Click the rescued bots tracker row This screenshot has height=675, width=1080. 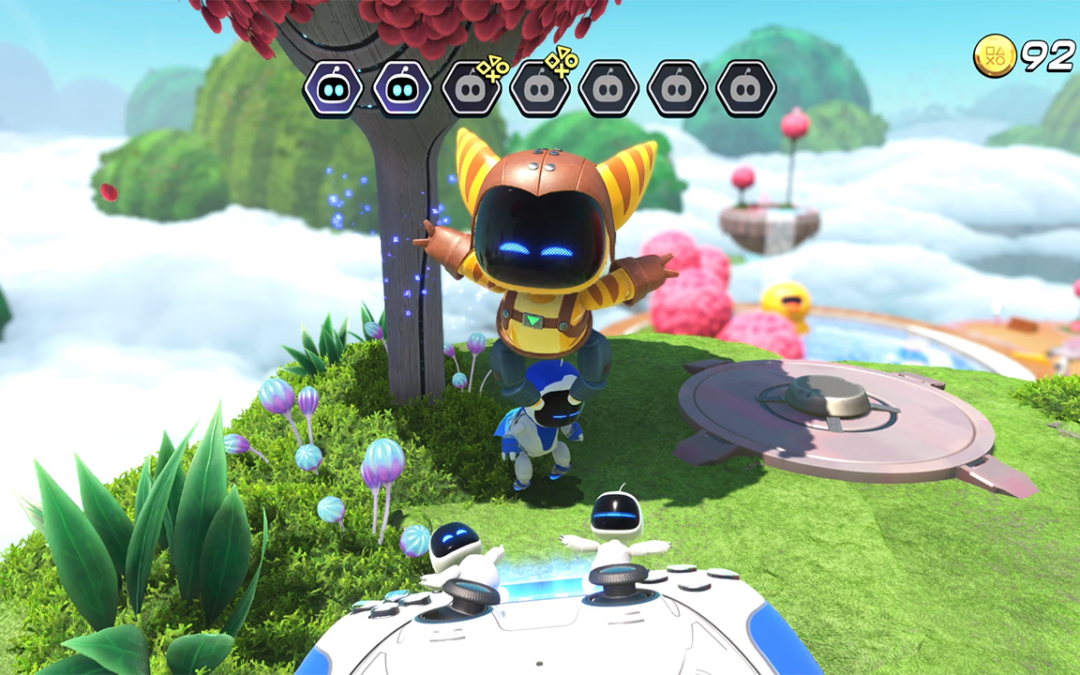pos(539,88)
